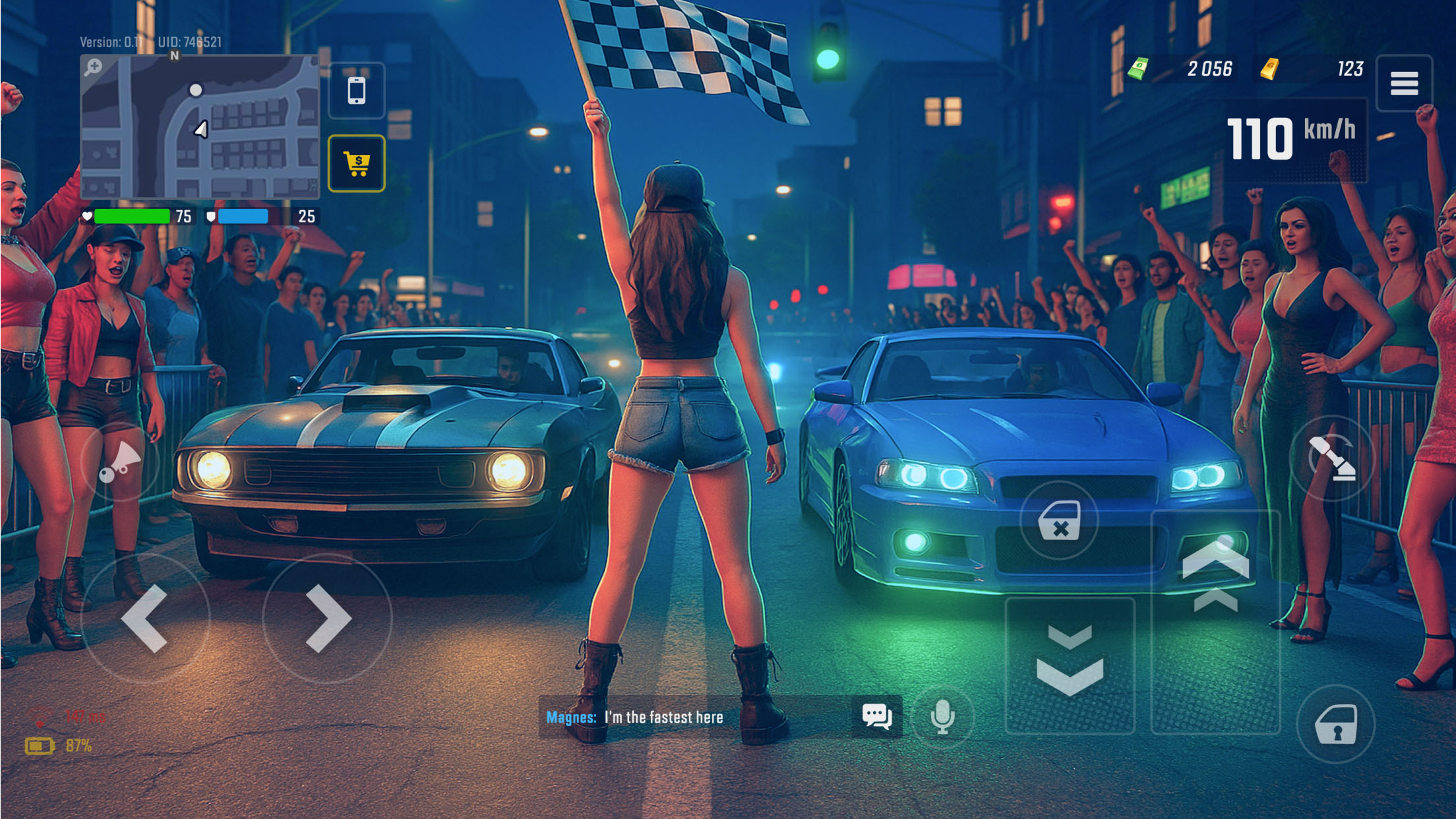Open the shopping cart store
1456x819 pixels.
point(357,164)
